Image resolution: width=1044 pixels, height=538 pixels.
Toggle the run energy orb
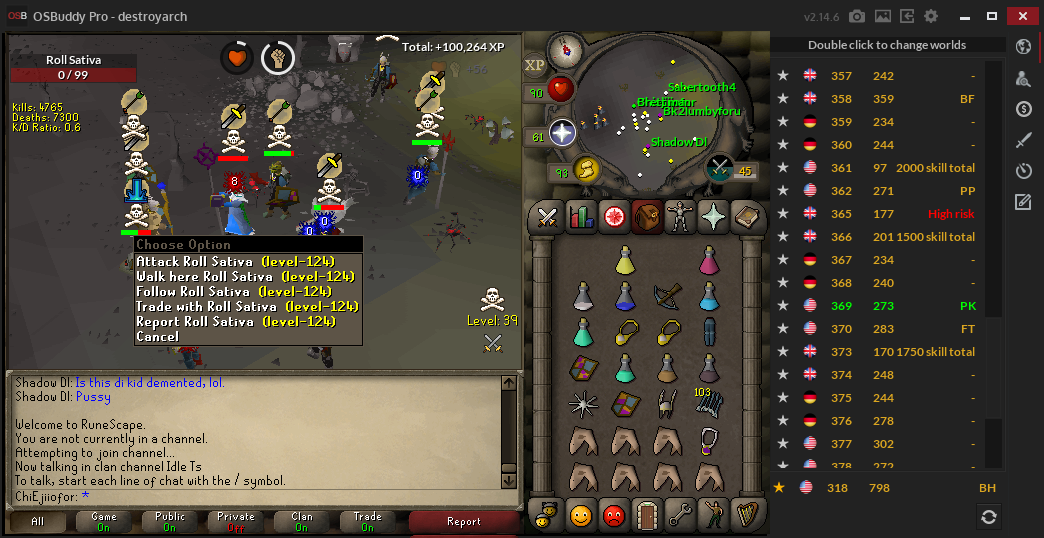click(585, 170)
